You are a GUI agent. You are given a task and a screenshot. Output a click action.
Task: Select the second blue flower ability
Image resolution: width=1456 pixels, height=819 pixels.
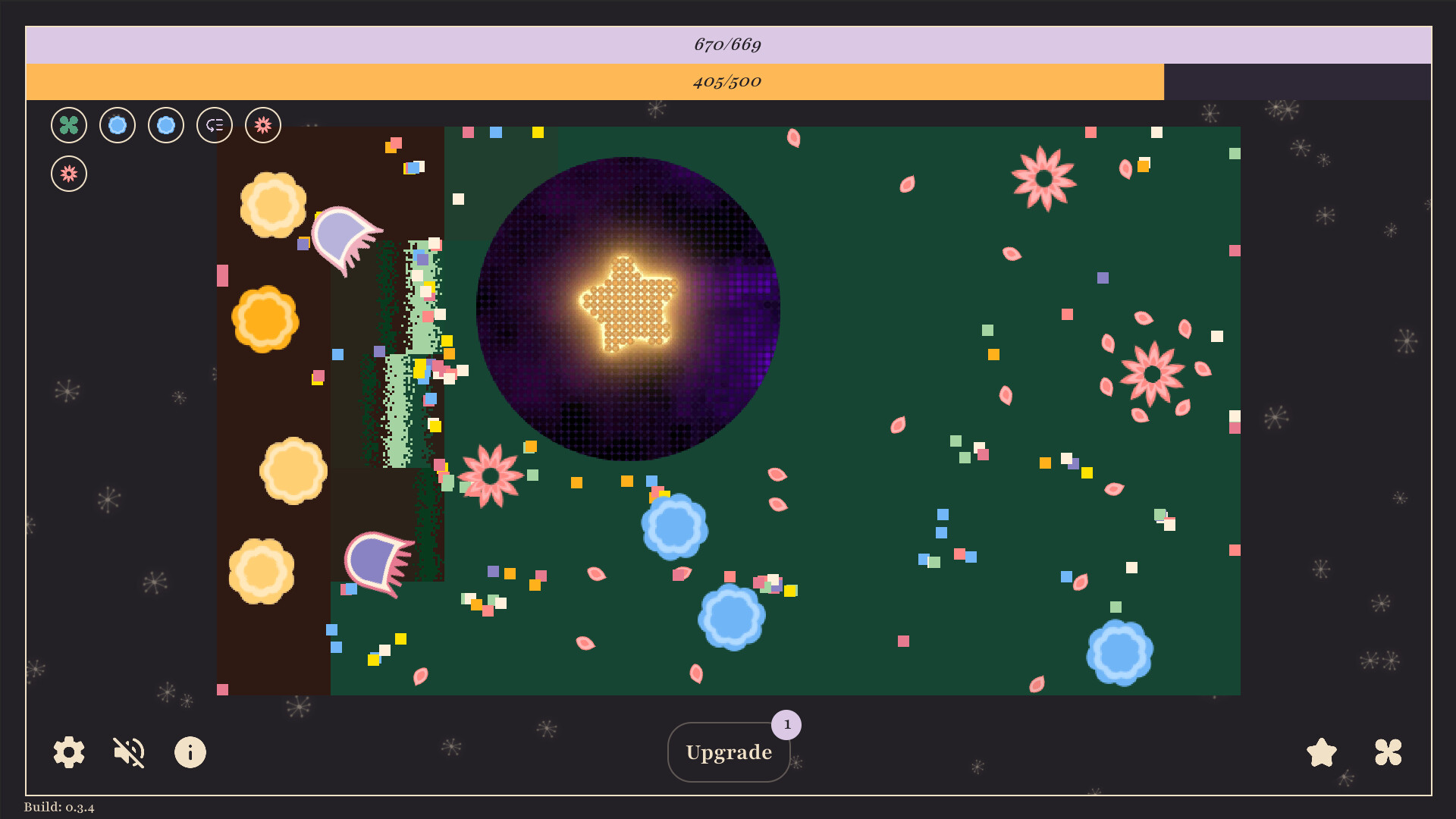(x=165, y=125)
